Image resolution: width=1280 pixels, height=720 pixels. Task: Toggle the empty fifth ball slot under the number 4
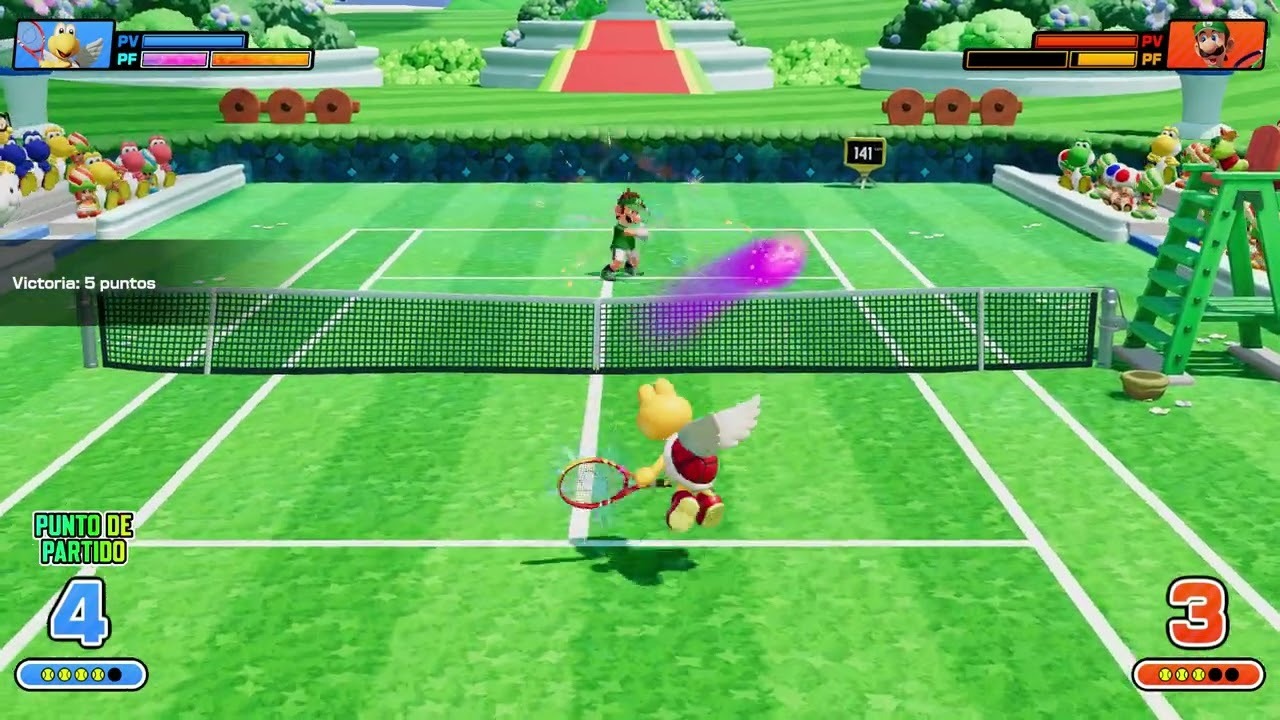point(115,675)
